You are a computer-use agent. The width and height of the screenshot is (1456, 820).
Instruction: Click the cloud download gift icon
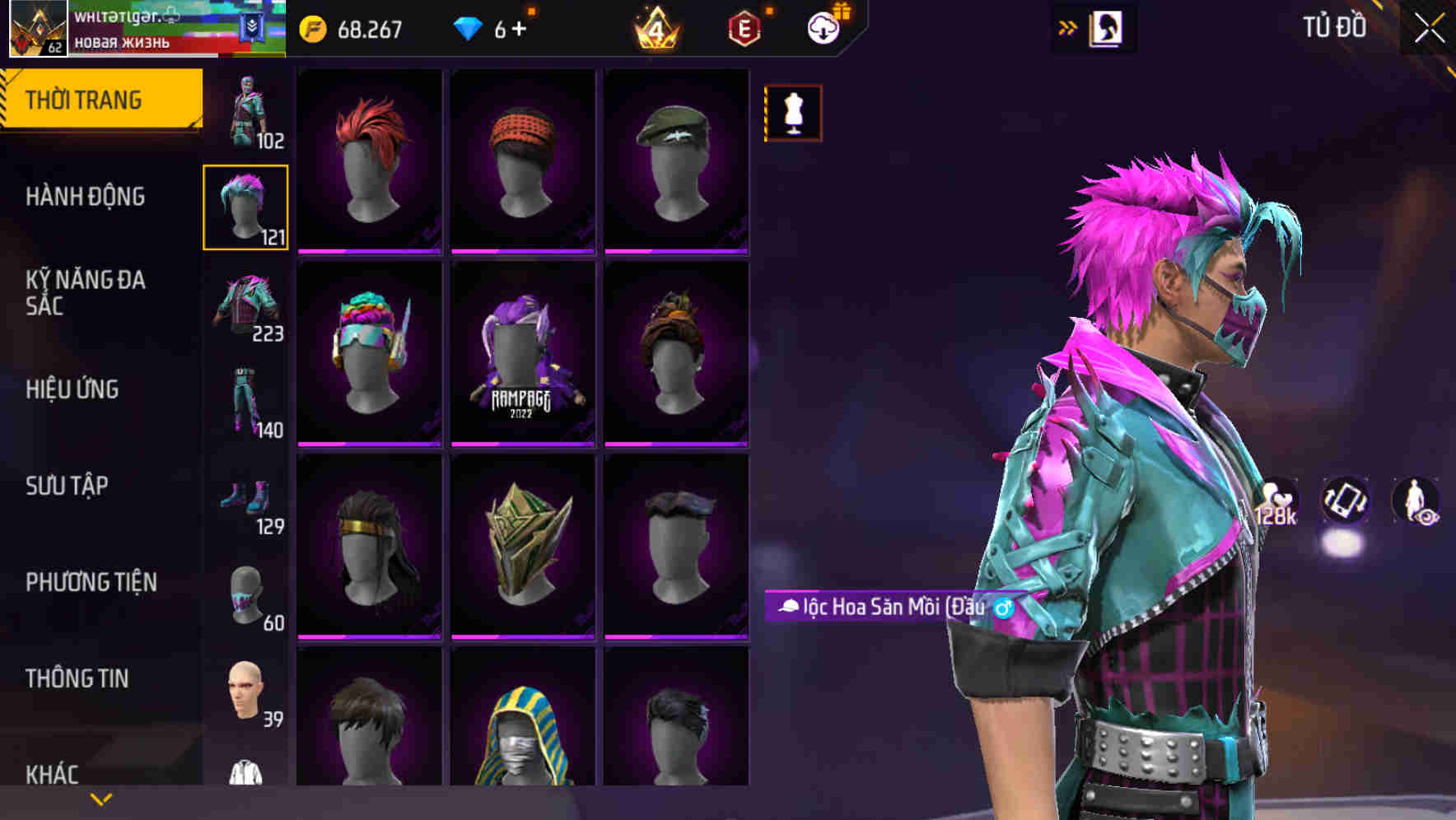coord(823,27)
